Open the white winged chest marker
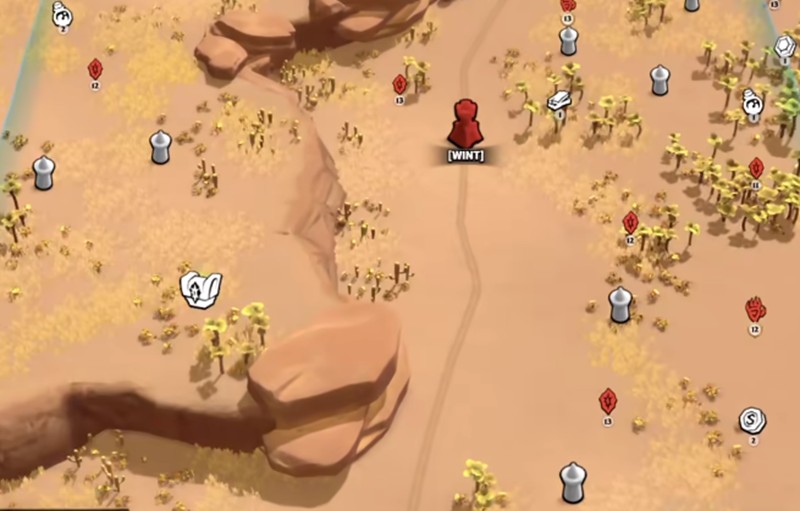Viewport: 800px width, 511px height. point(200,289)
